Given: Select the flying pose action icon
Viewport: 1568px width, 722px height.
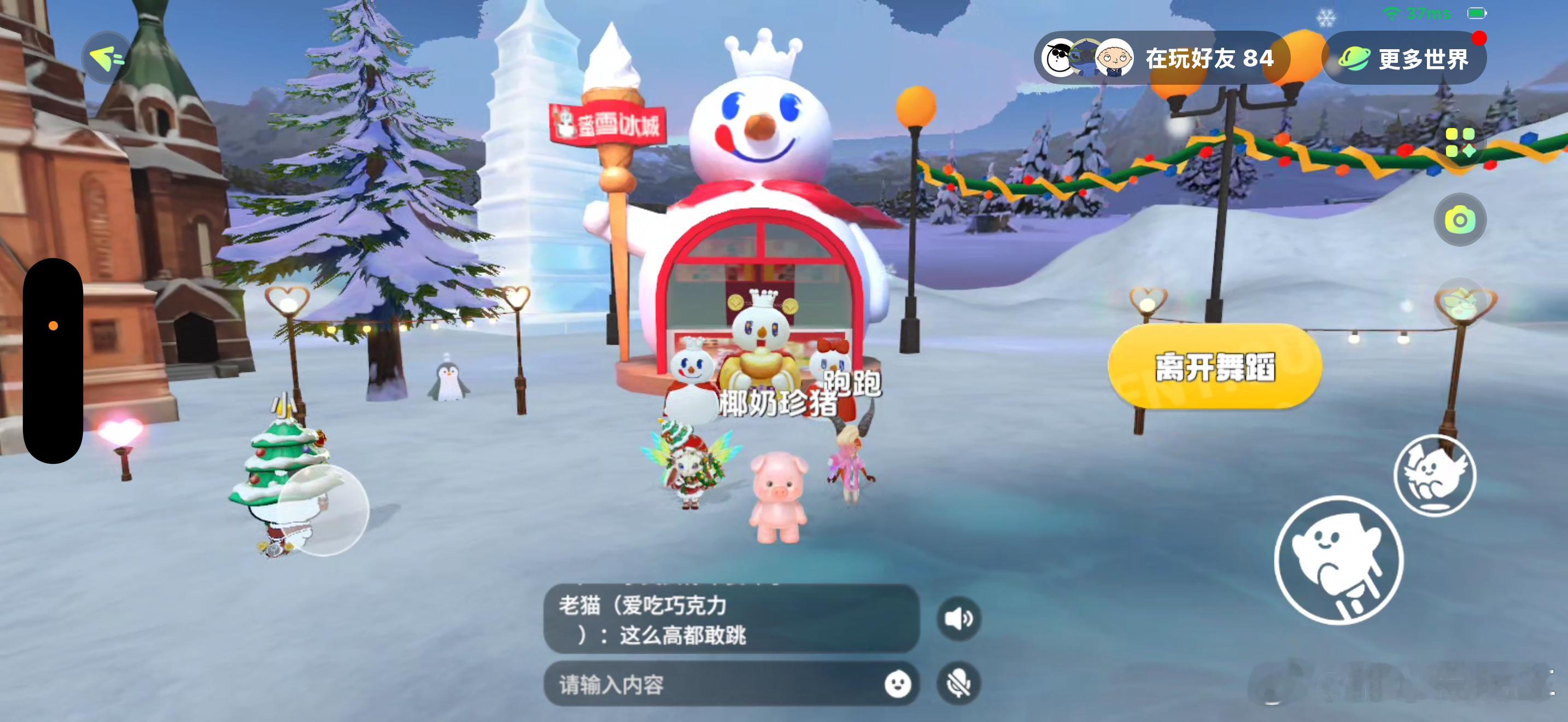Looking at the screenshot, I should pos(1436,476).
